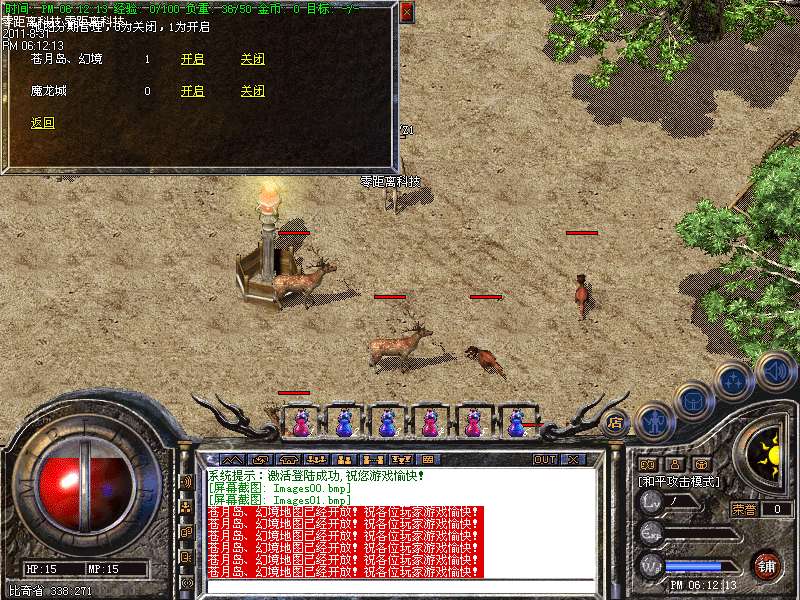800x600 pixels.
Task: Go back with the 返回 link
Action: [x=43, y=124]
